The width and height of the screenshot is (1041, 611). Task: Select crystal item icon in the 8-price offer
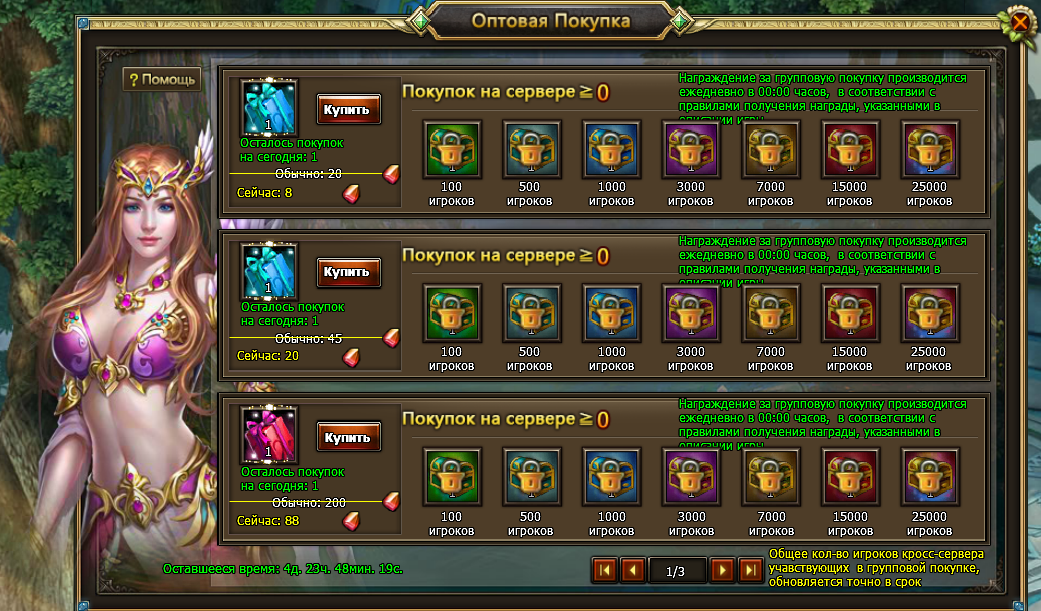tap(269, 107)
